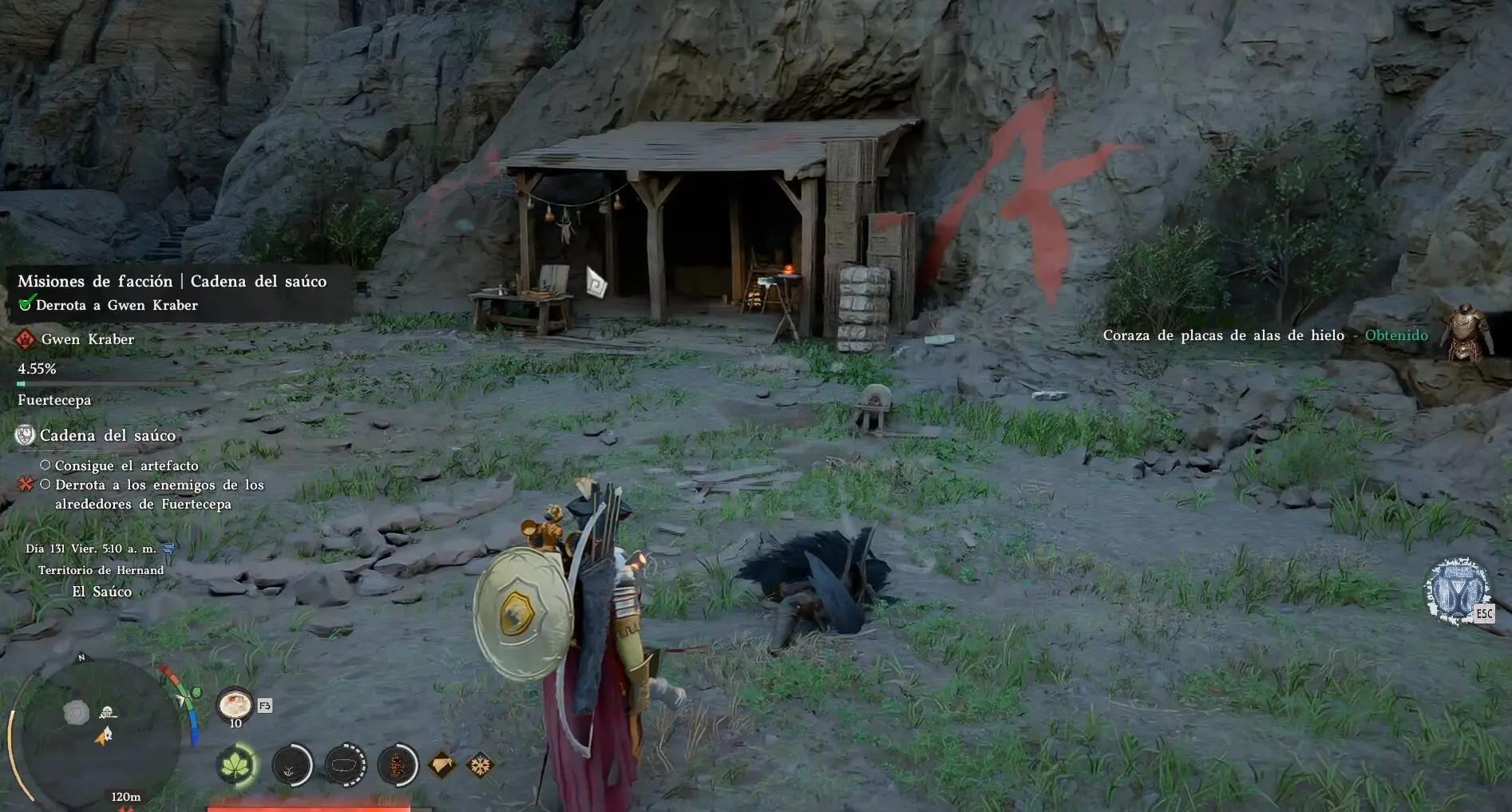Select the oval ring skill slot
This screenshot has width=1512, height=812.
345,765
